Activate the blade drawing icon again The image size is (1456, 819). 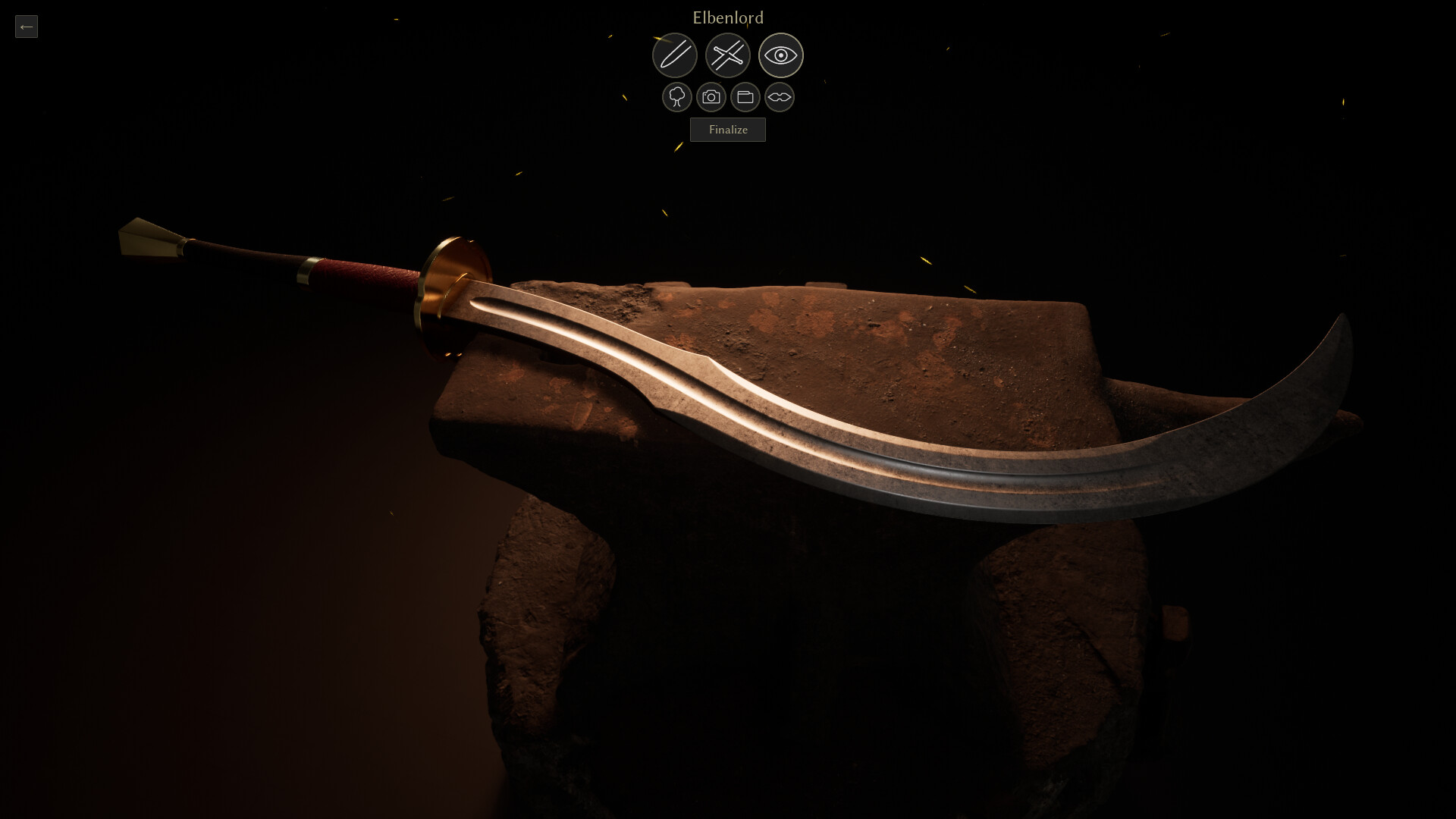(x=675, y=55)
